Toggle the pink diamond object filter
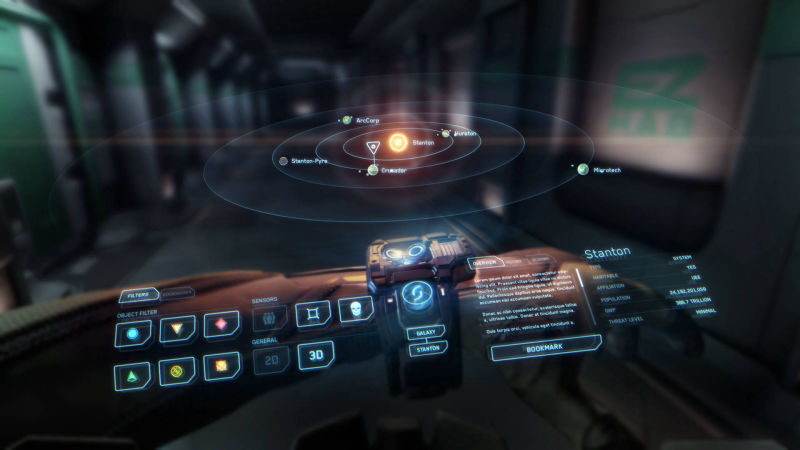Image resolution: width=800 pixels, height=450 pixels. coord(221,325)
